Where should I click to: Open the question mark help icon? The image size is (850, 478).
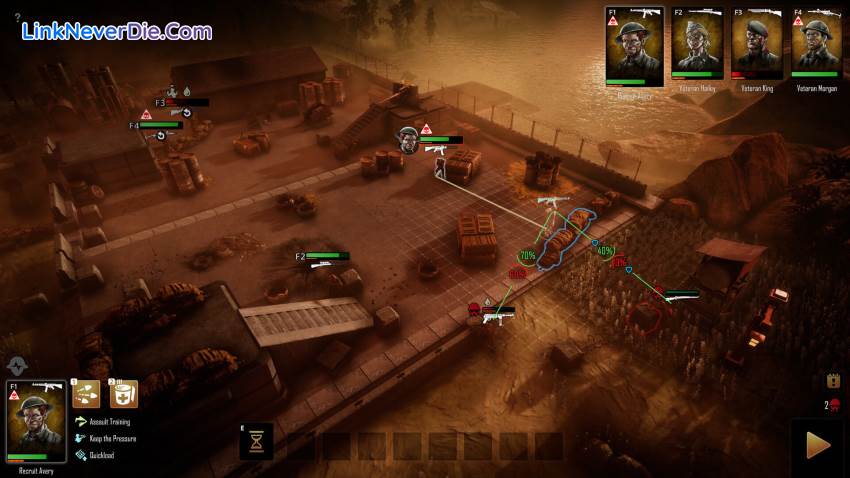pos(17,17)
